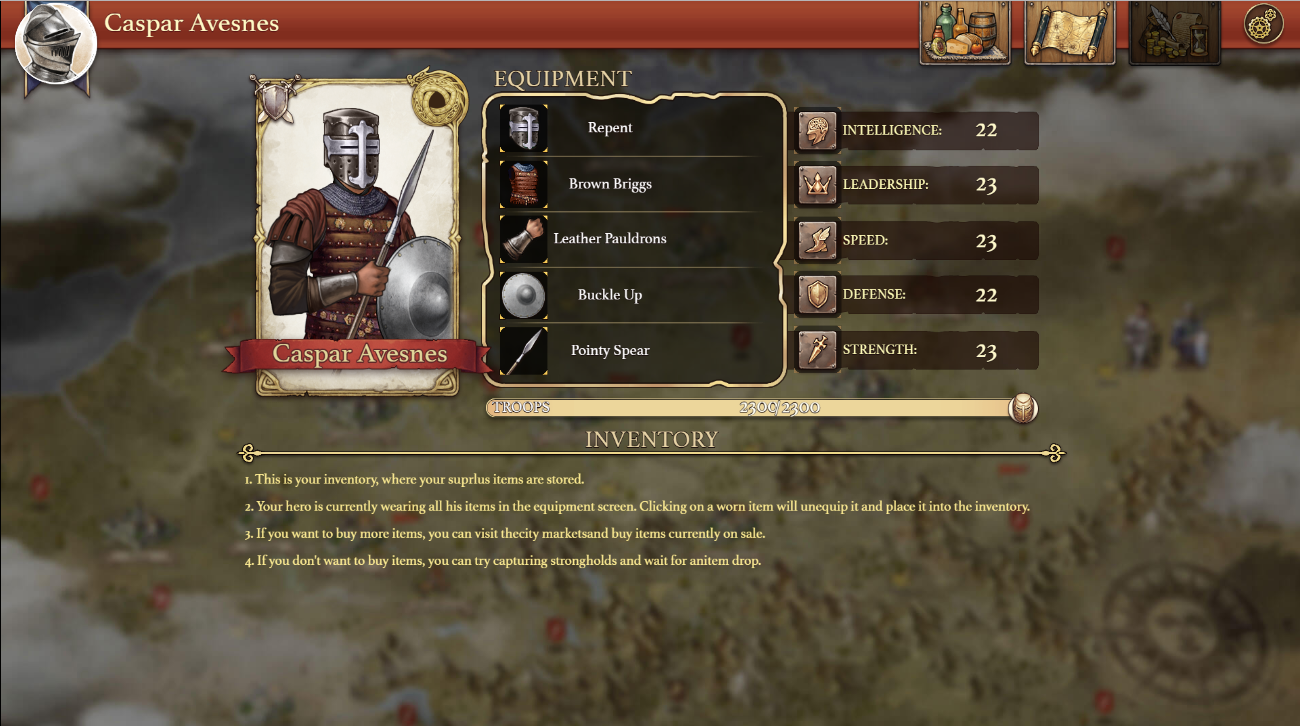1300x726 pixels.
Task: Unequip the Buckle Up shield
Action: (524, 295)
